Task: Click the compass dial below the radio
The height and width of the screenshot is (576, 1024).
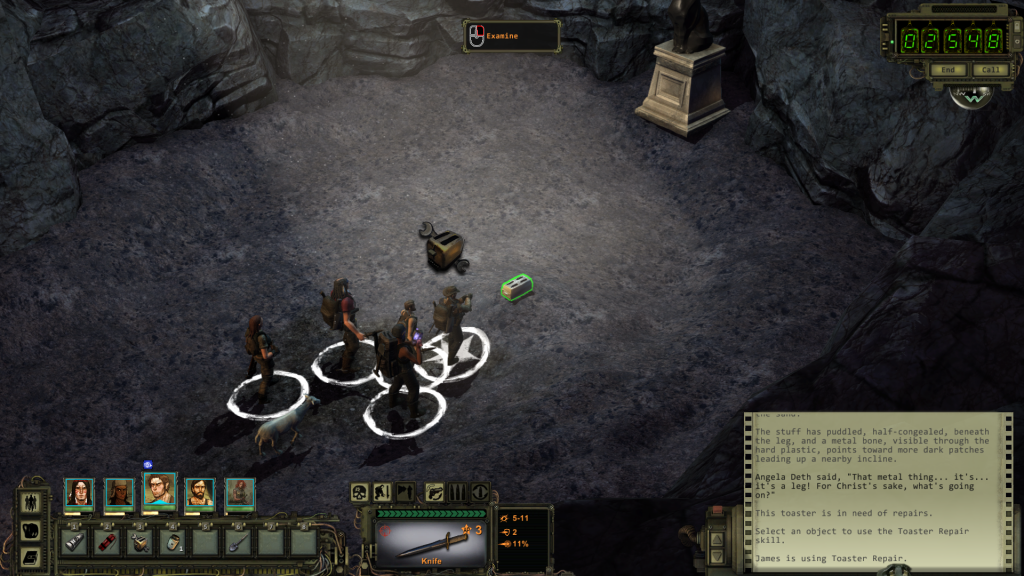Action: 971,97
